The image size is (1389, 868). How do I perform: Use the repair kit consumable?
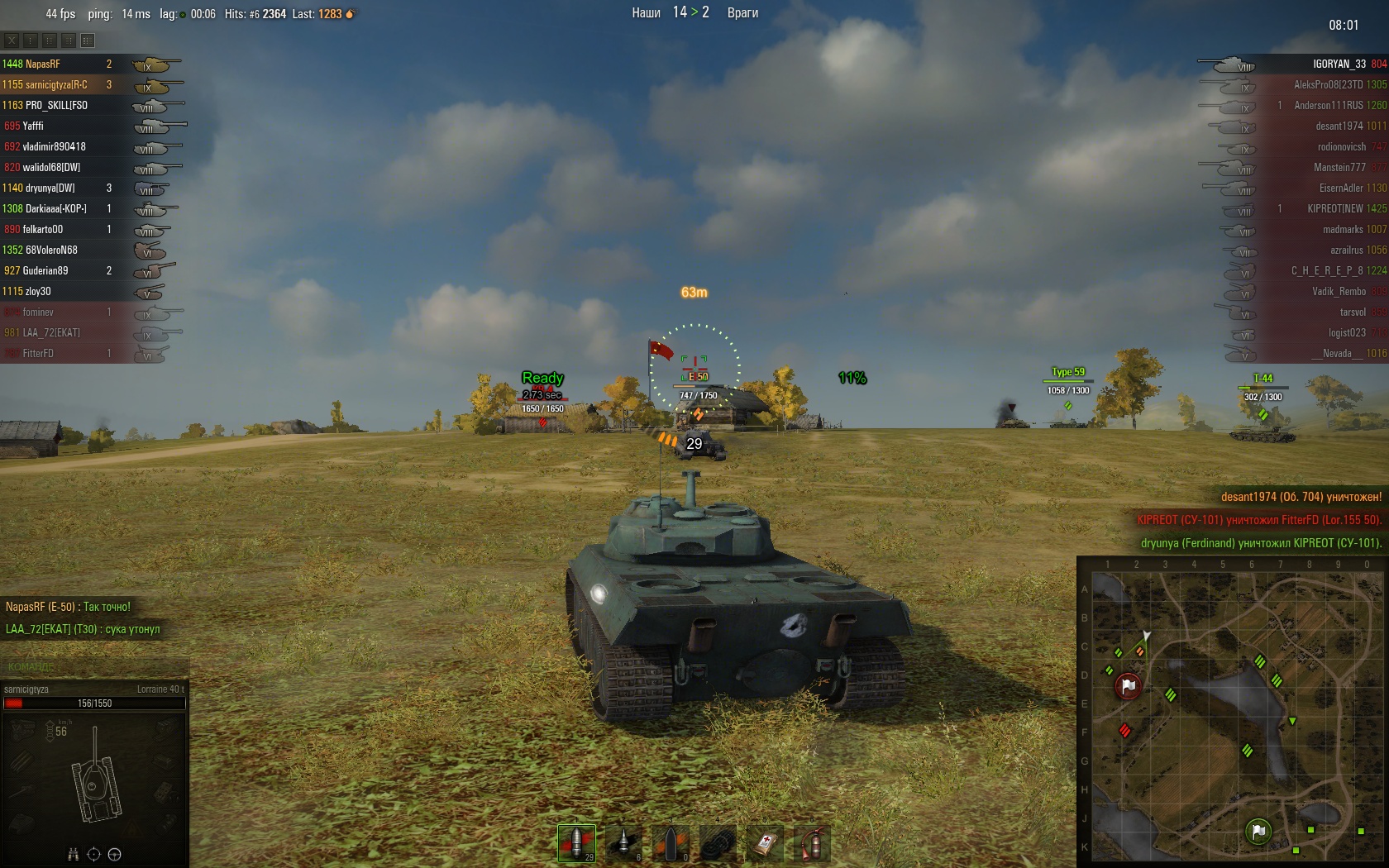click(x=718, y=842)
